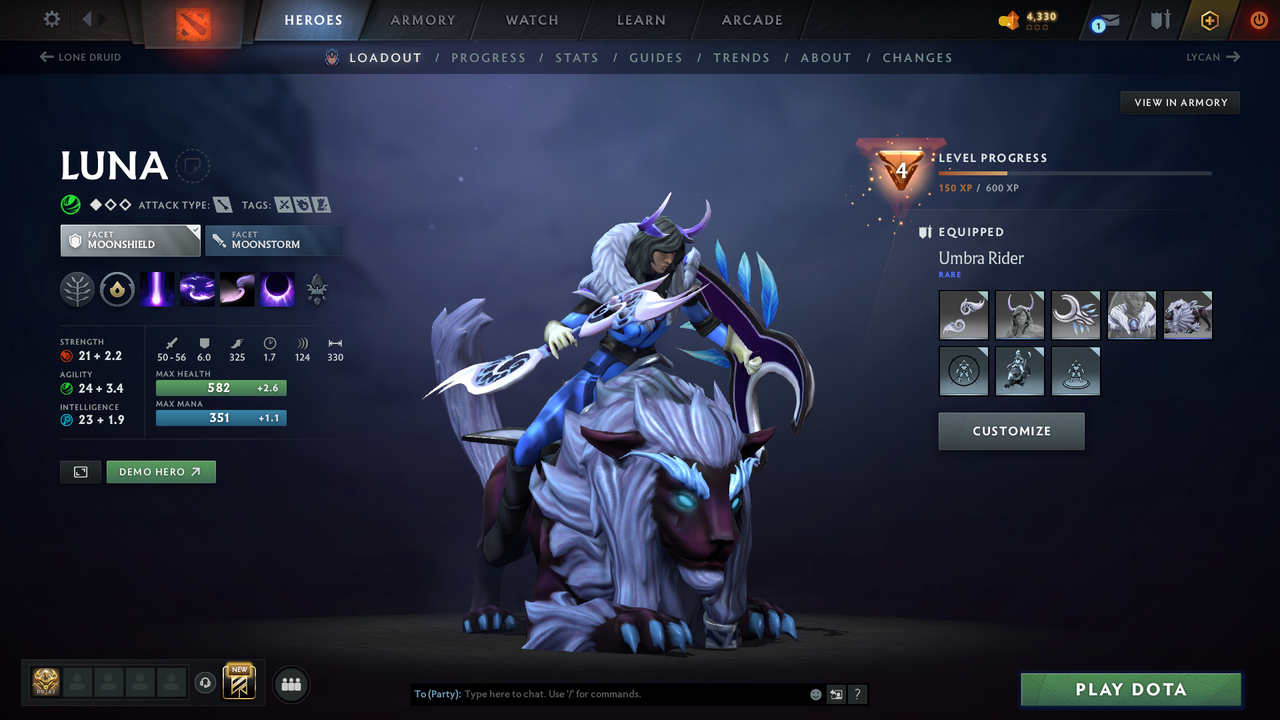Open the battle pass icon marked NEW

coord(238,683)
